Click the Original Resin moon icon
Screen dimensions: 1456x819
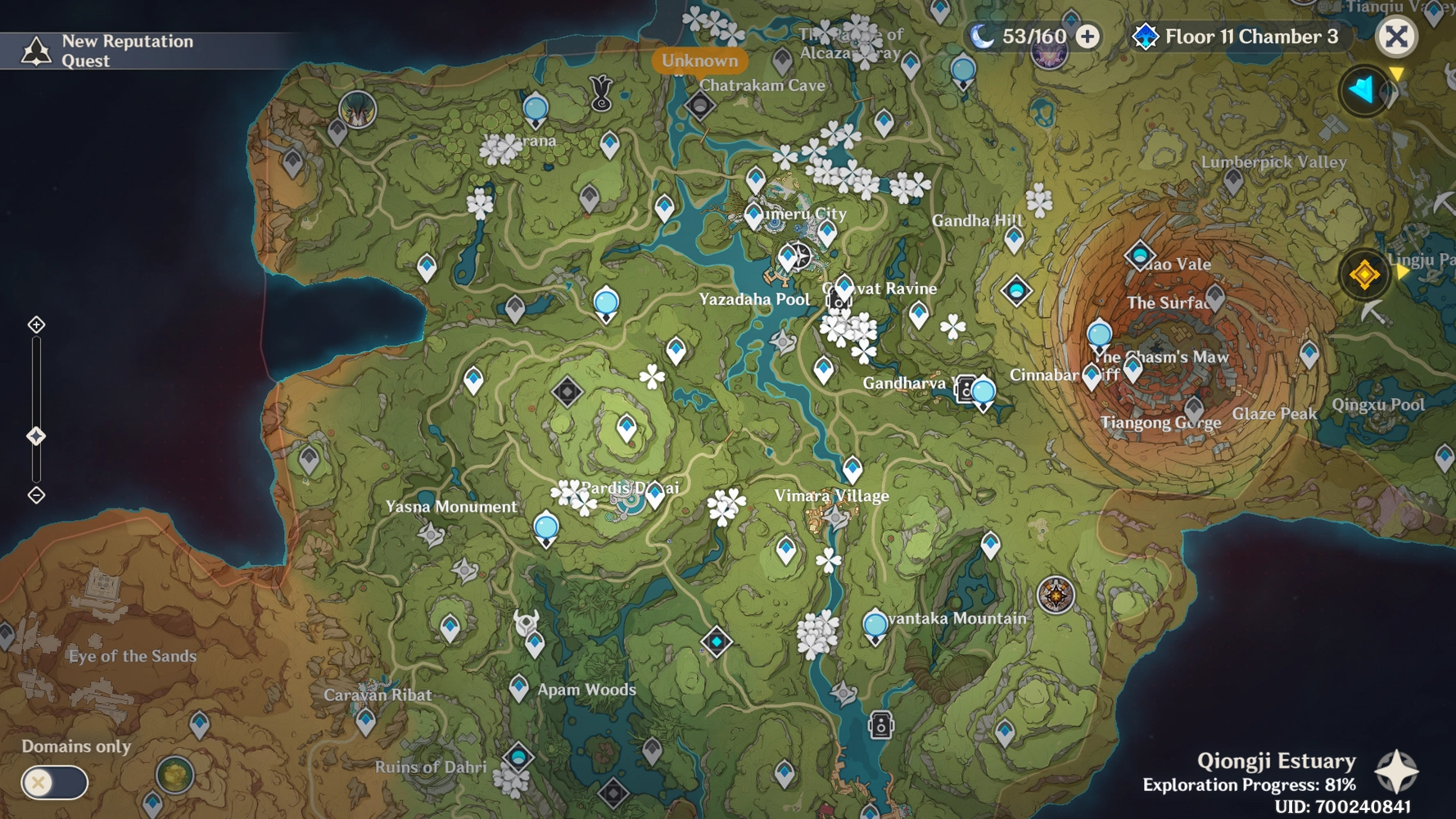[980, 37]
